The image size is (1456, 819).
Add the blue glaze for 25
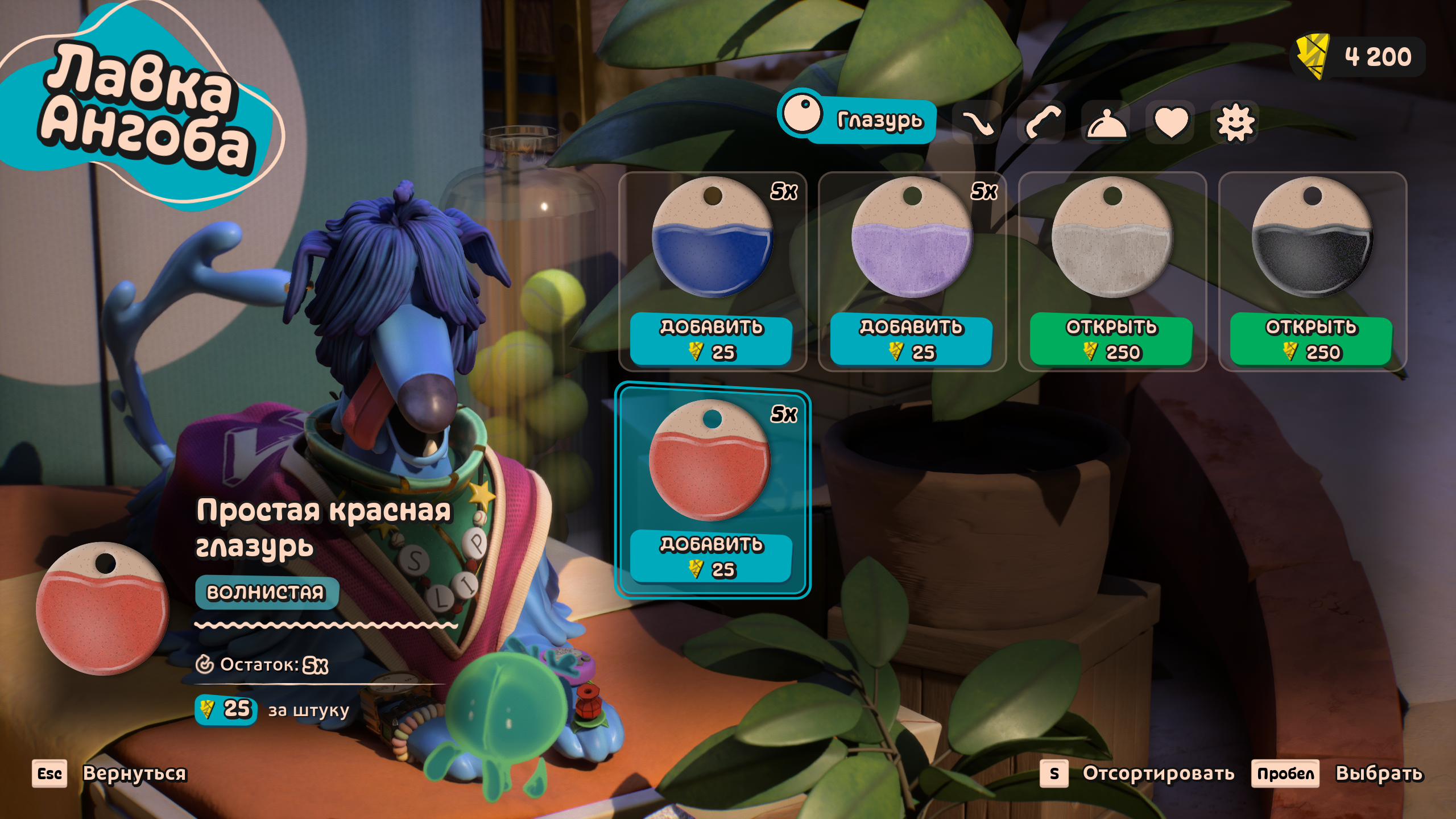point(711,340)
